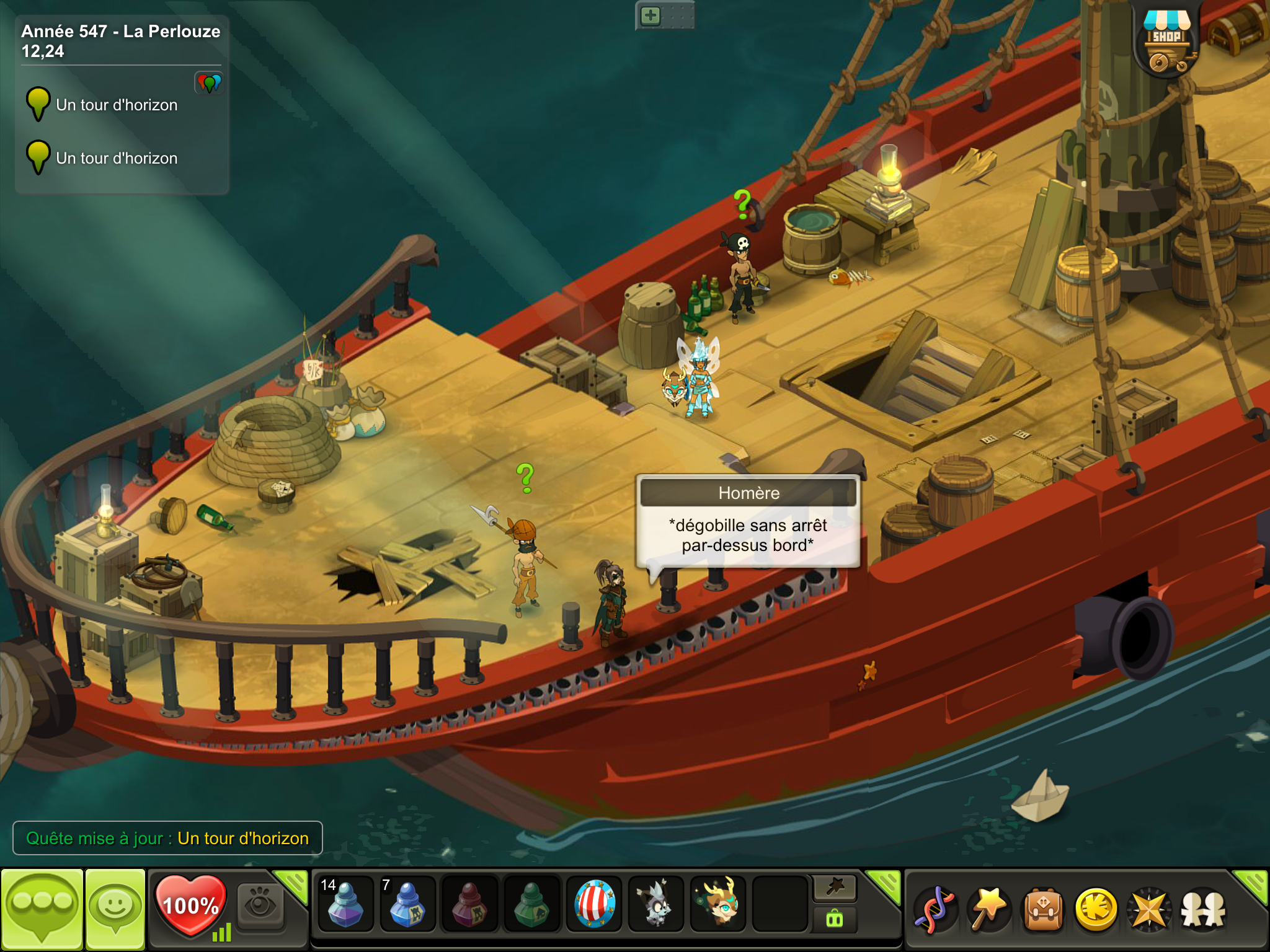1270x952 pixels.
Task: Select the grey wolf pet slot
Action: [x=655, y=904]
